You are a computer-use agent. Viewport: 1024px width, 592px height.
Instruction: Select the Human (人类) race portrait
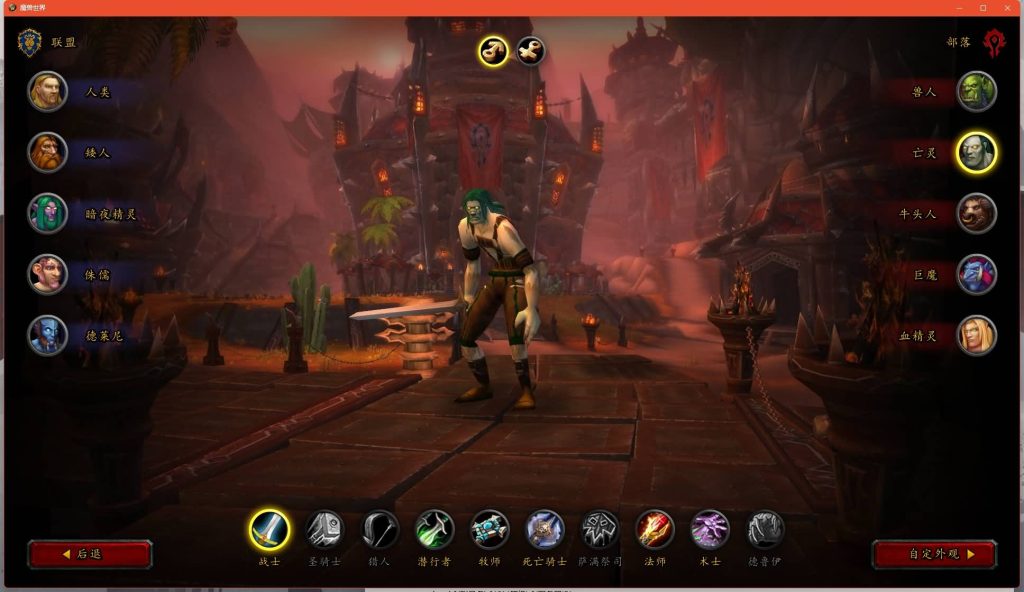(x=48, y=92)
